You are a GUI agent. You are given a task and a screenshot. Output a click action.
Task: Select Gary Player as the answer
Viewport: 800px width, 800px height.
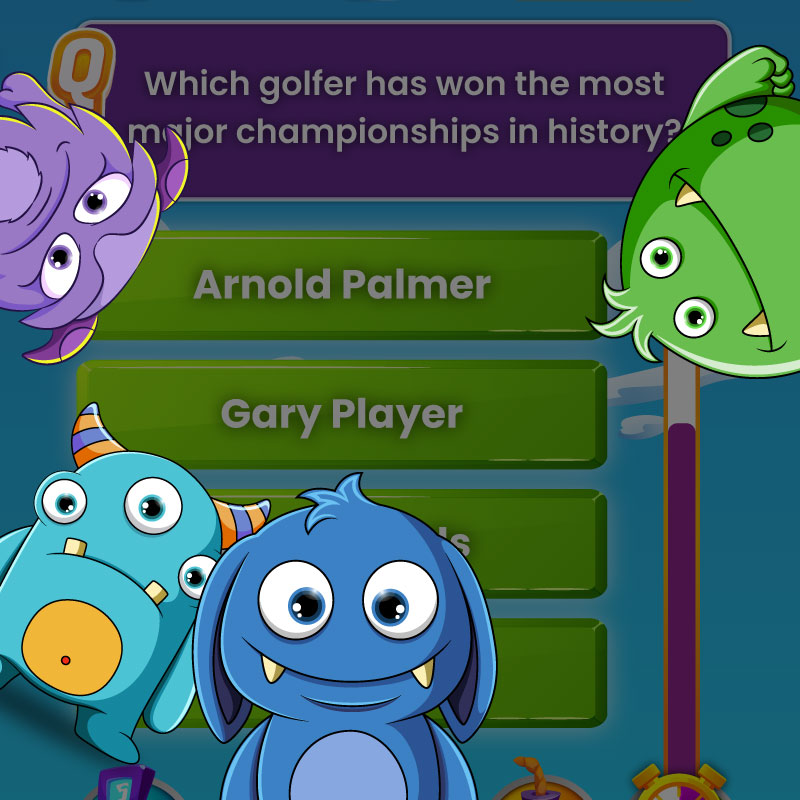(x=342, y=414)
